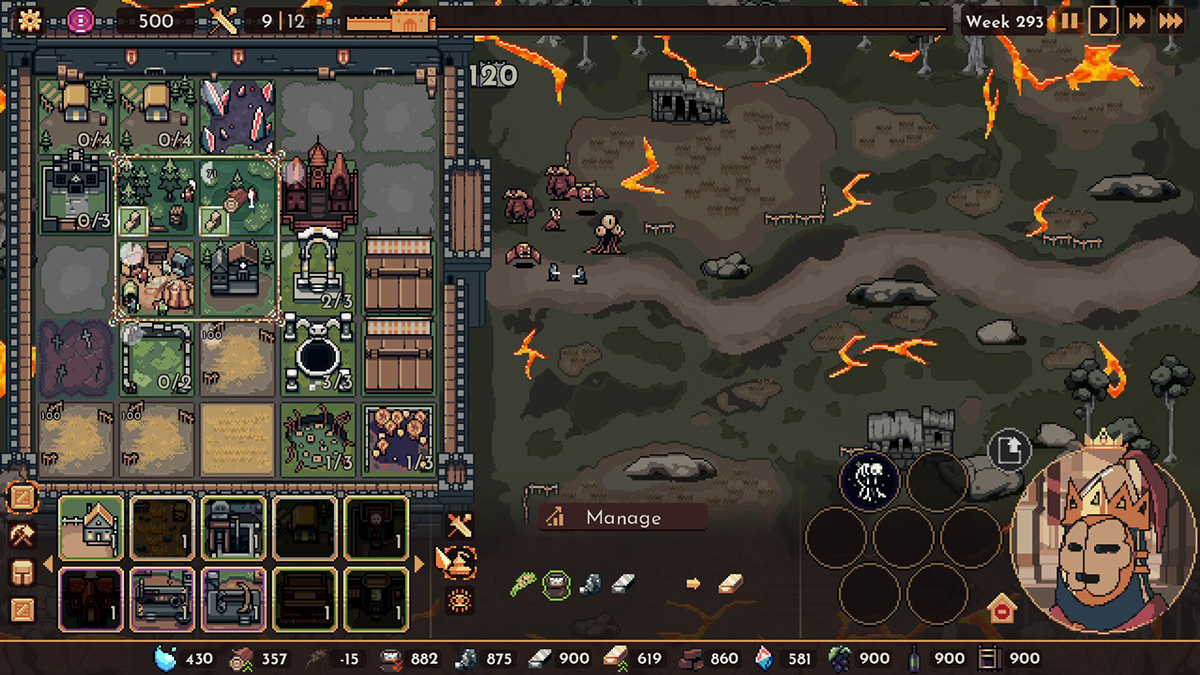Open the hammer and axe build tab
Image resolution: width=1200 pixels, height=675 pixels.
[22, 535]
